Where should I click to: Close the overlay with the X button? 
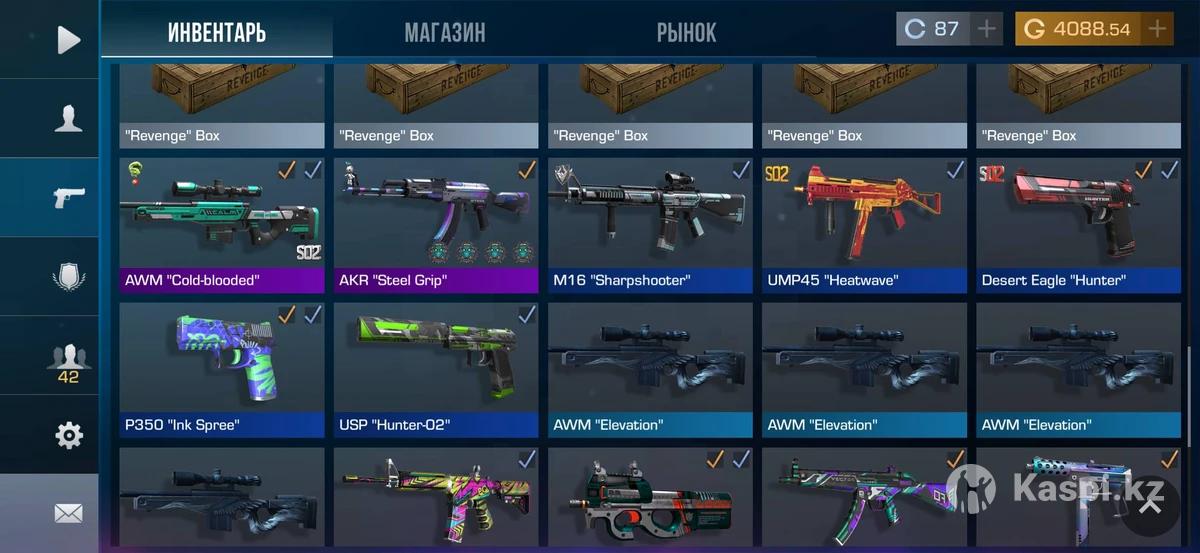click(x=1150, y=504)
